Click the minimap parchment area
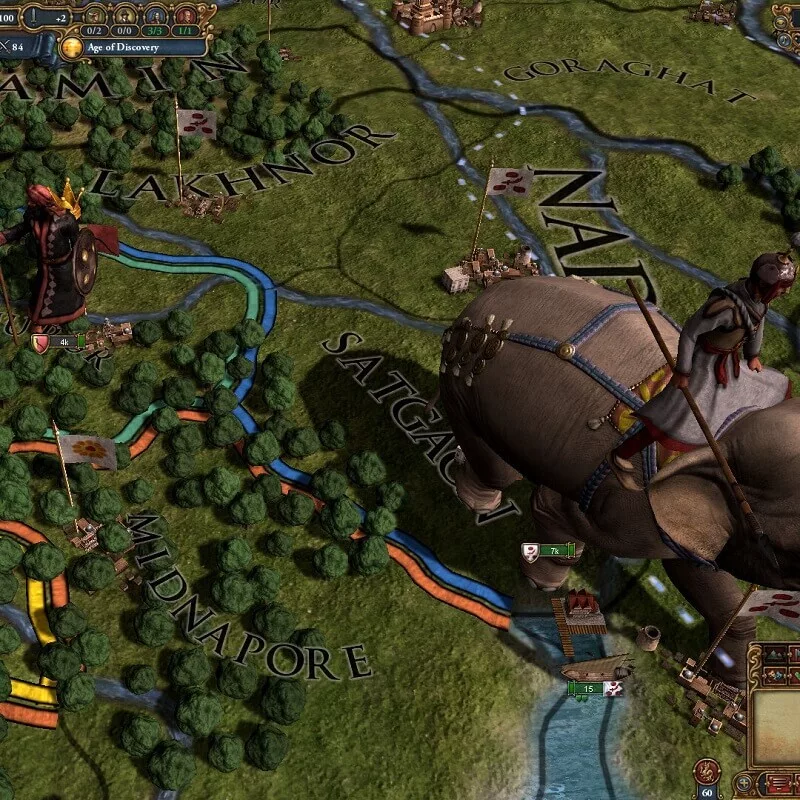This screenshot has width=800, height=800. tap(778, 720)
